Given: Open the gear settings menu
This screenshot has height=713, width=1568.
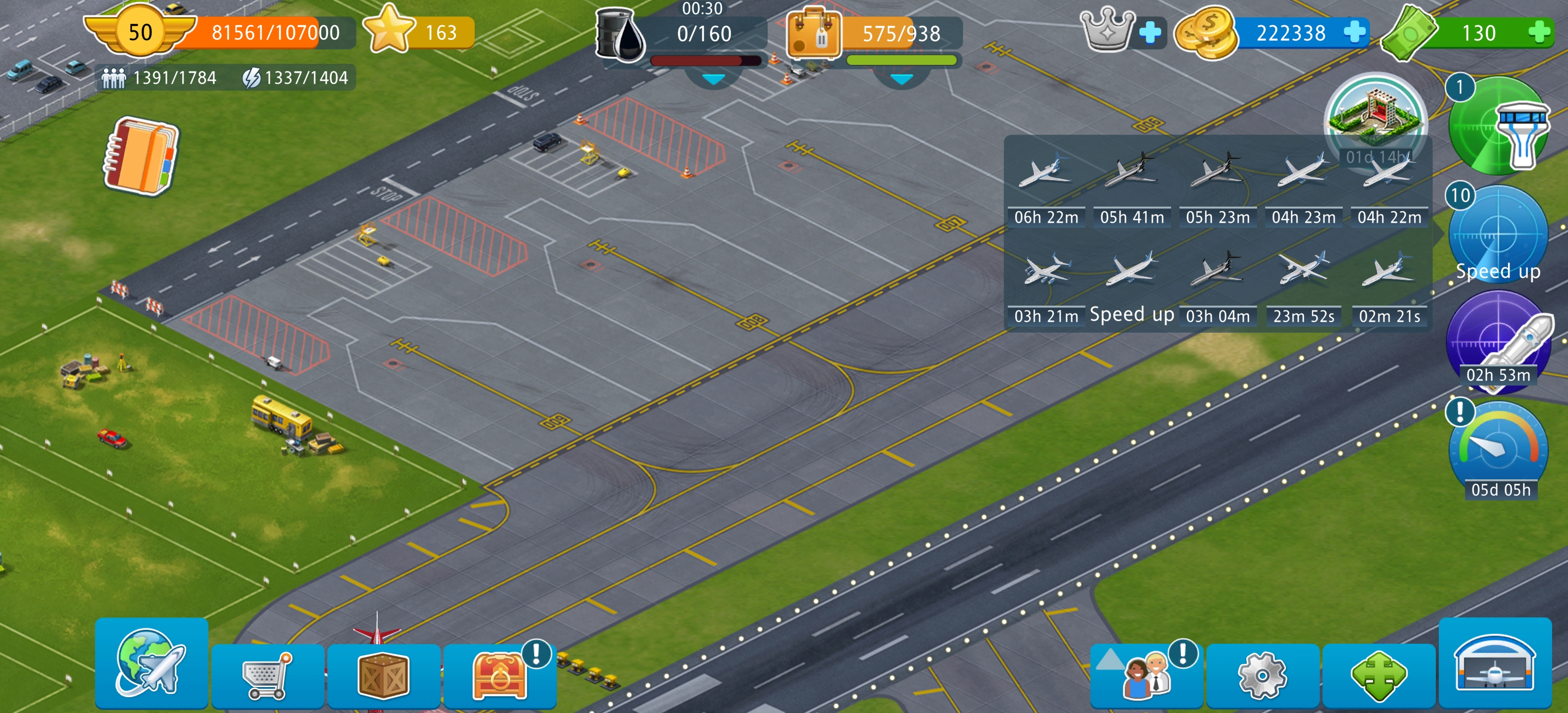Looking at the screenshot, I should 1262,676.
